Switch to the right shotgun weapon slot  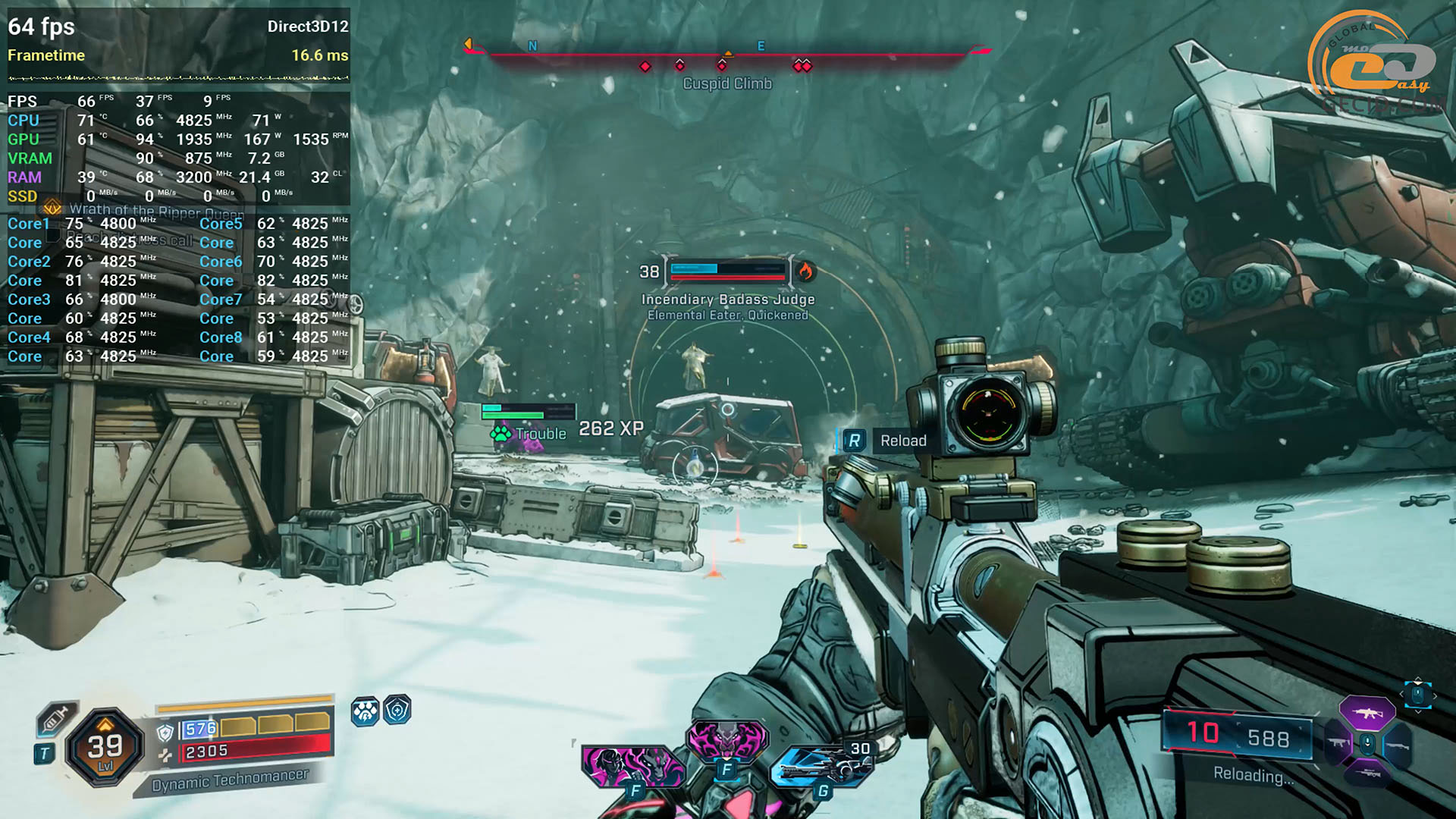coord(1397,745)
